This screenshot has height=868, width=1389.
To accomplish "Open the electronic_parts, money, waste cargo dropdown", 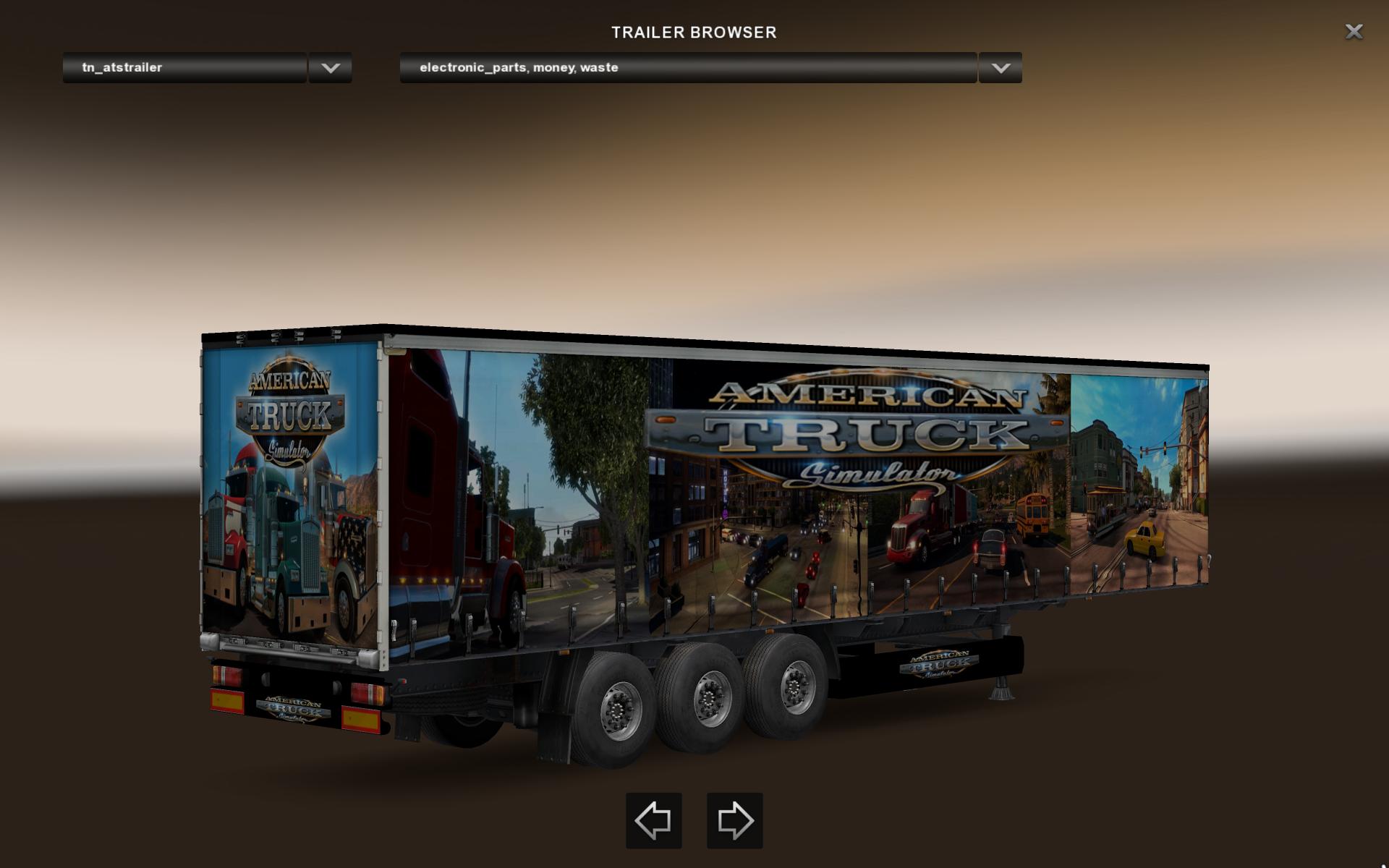I will [x=687, y=67].
